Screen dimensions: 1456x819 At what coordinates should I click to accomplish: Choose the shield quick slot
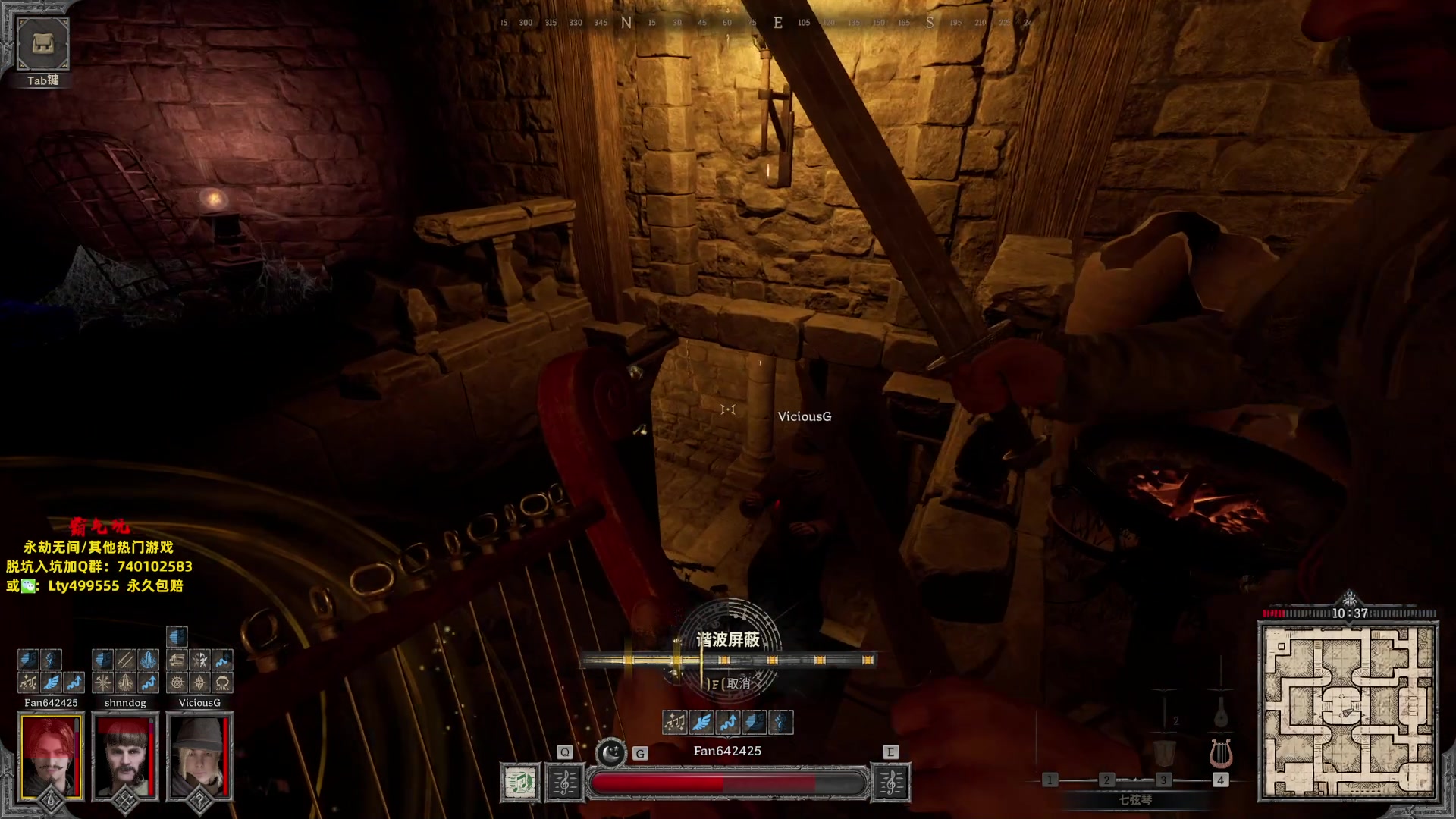[x=1163, y=753]
